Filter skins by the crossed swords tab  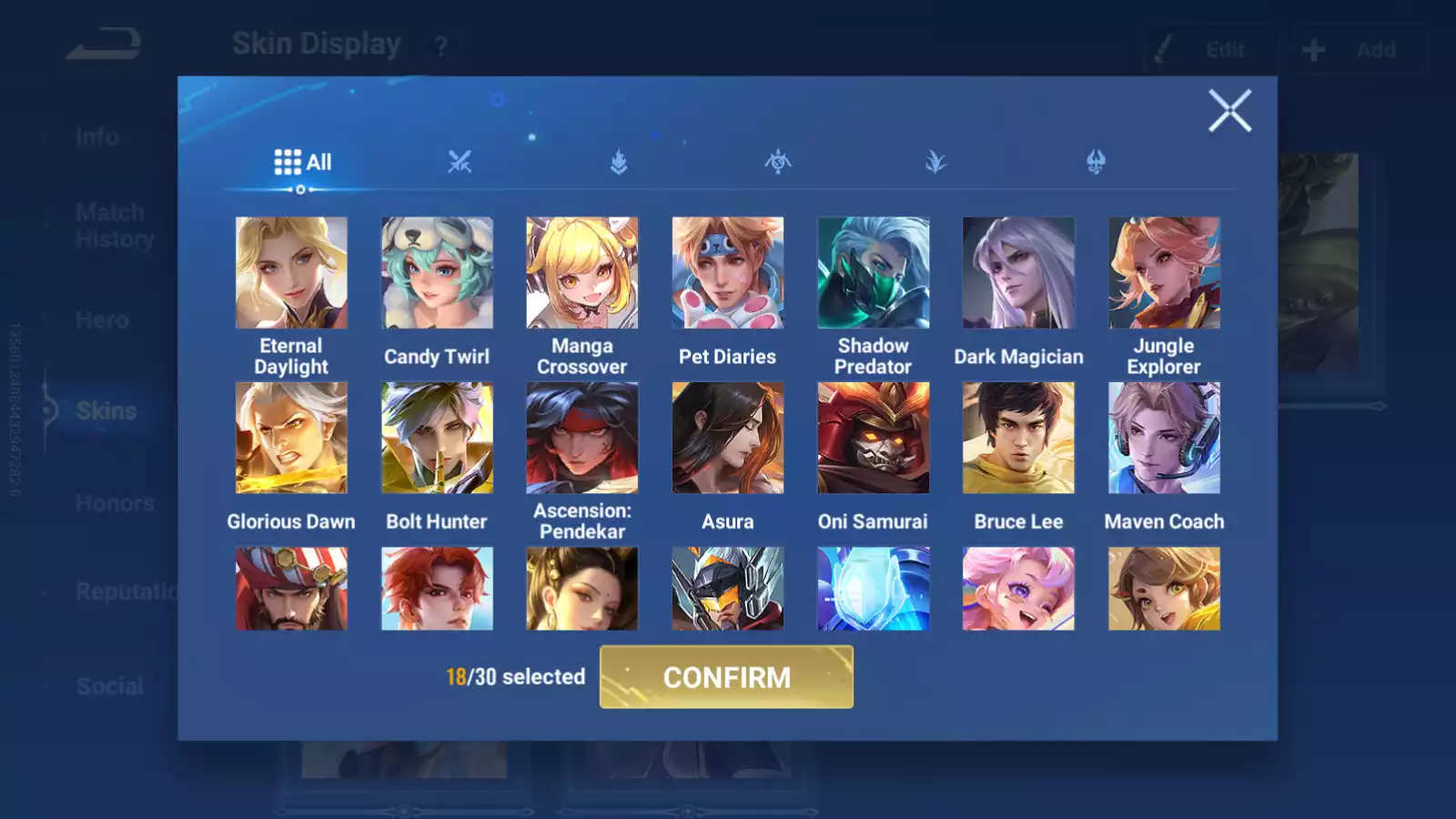tap(460, 163)
